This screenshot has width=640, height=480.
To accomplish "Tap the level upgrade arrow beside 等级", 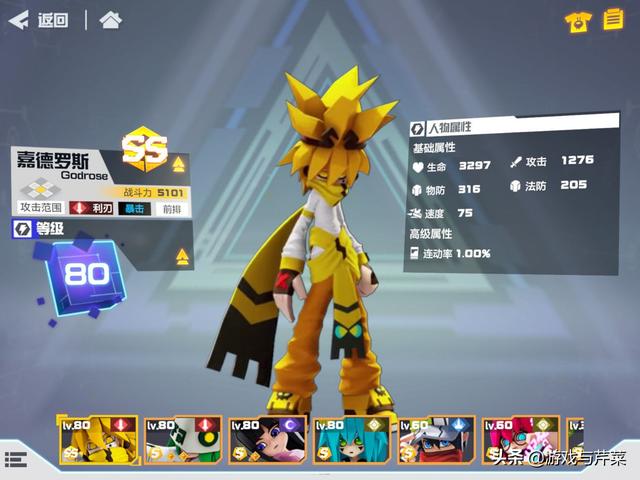I will (183, 256).
